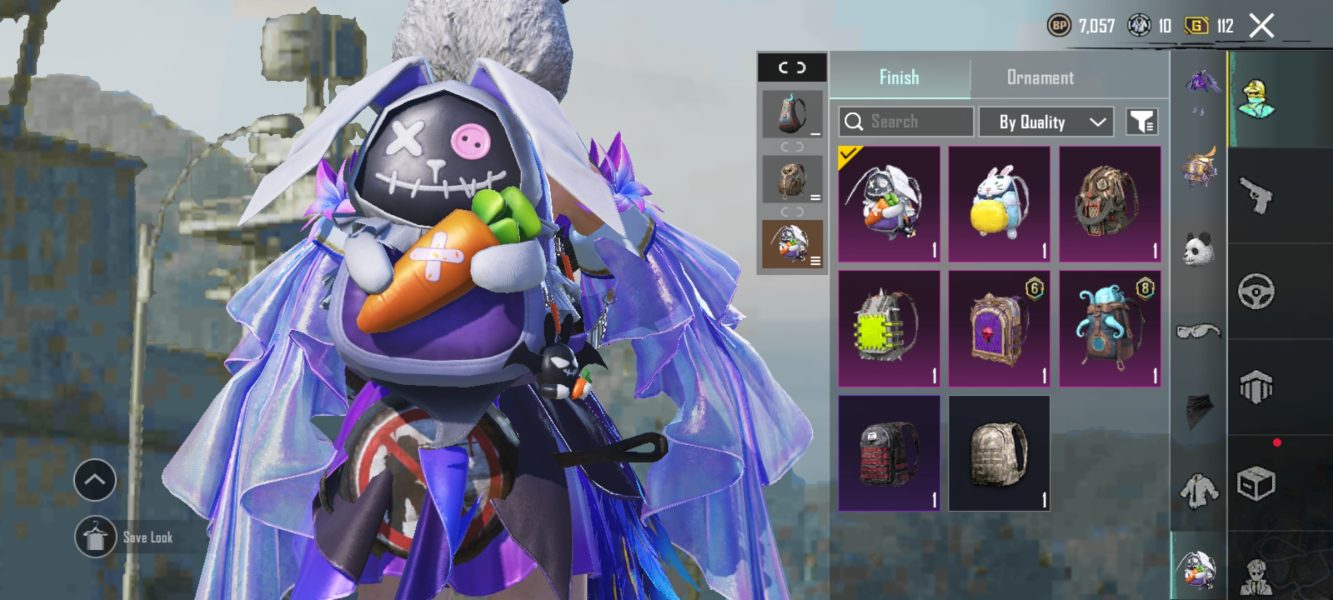This screenshot has height=600, width=1333.
Task: Select the panda head item category
Action: coord(1198,249)
